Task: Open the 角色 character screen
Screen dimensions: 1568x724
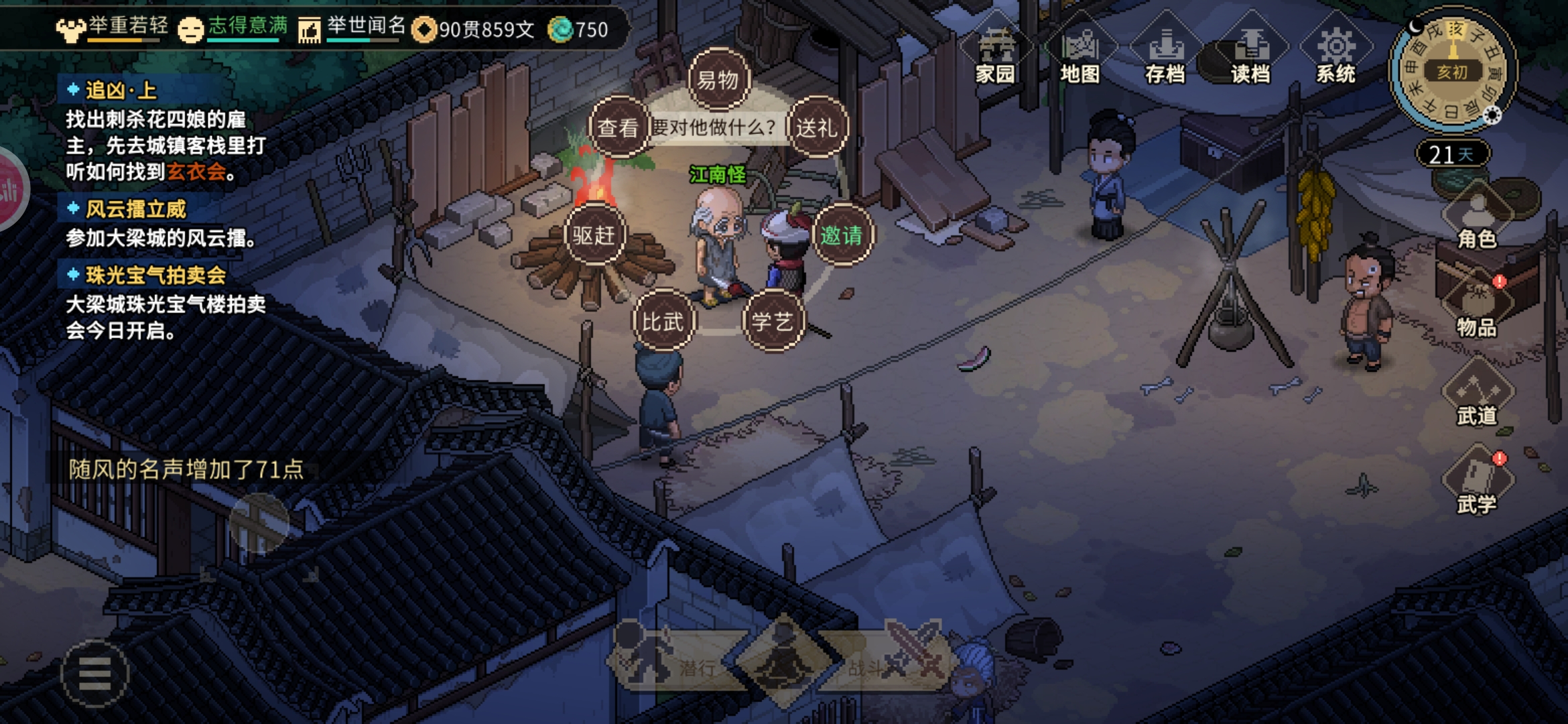Action: (x=1477, y=218)
